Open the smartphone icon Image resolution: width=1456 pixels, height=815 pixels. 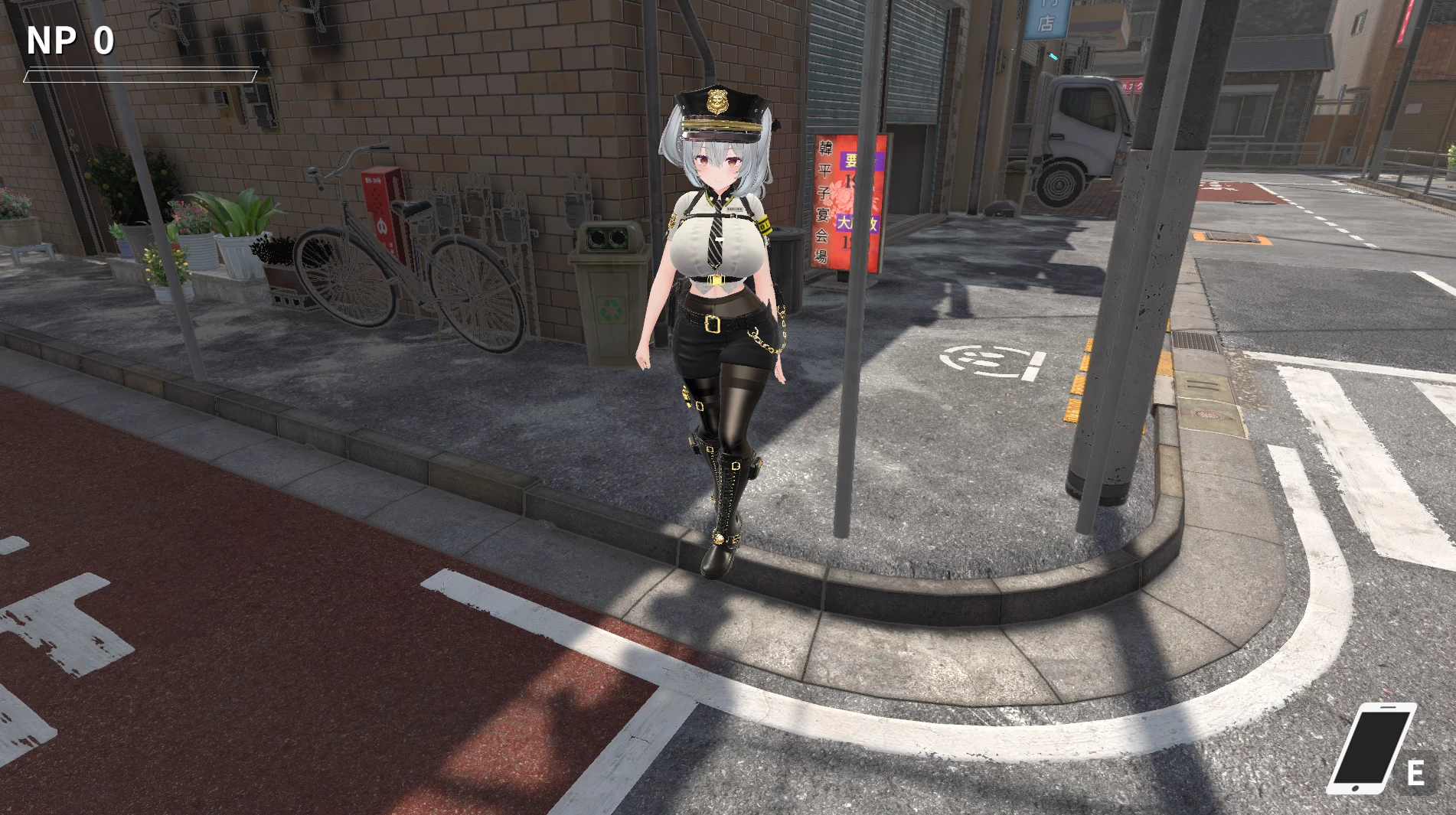point(1369,749)
